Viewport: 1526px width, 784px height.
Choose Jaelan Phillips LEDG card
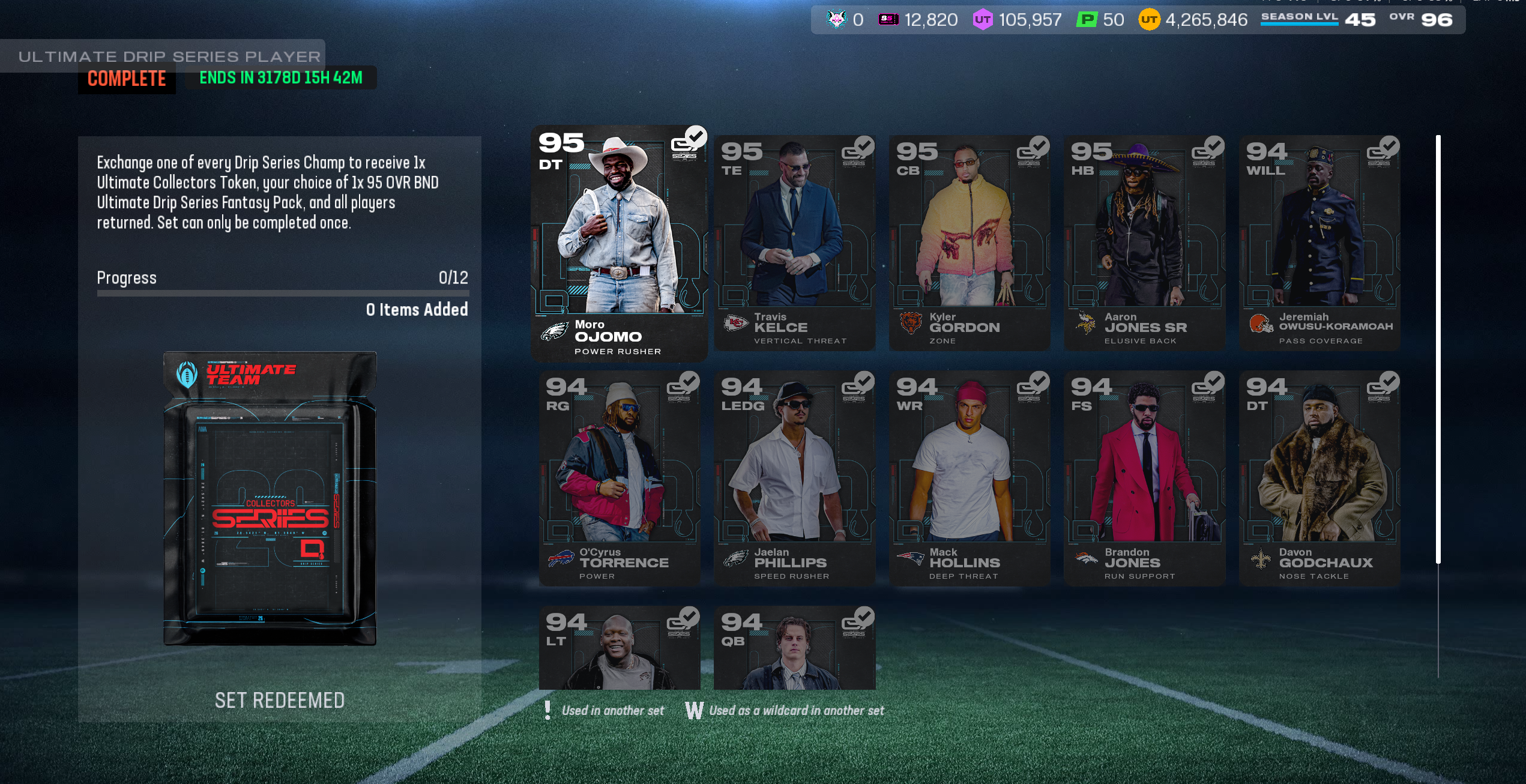click(794, 478)
